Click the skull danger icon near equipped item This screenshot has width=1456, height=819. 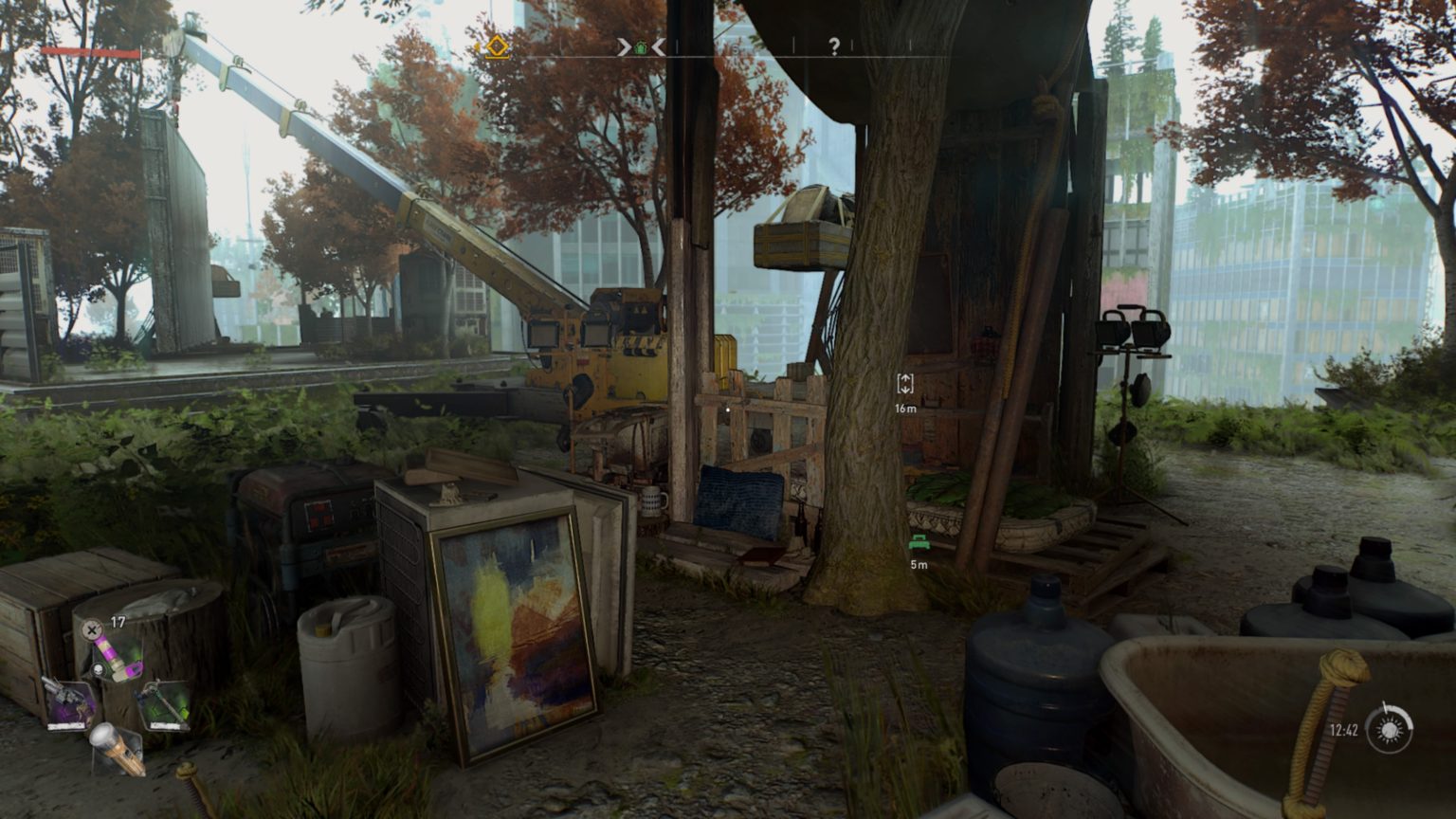point(99,669)
